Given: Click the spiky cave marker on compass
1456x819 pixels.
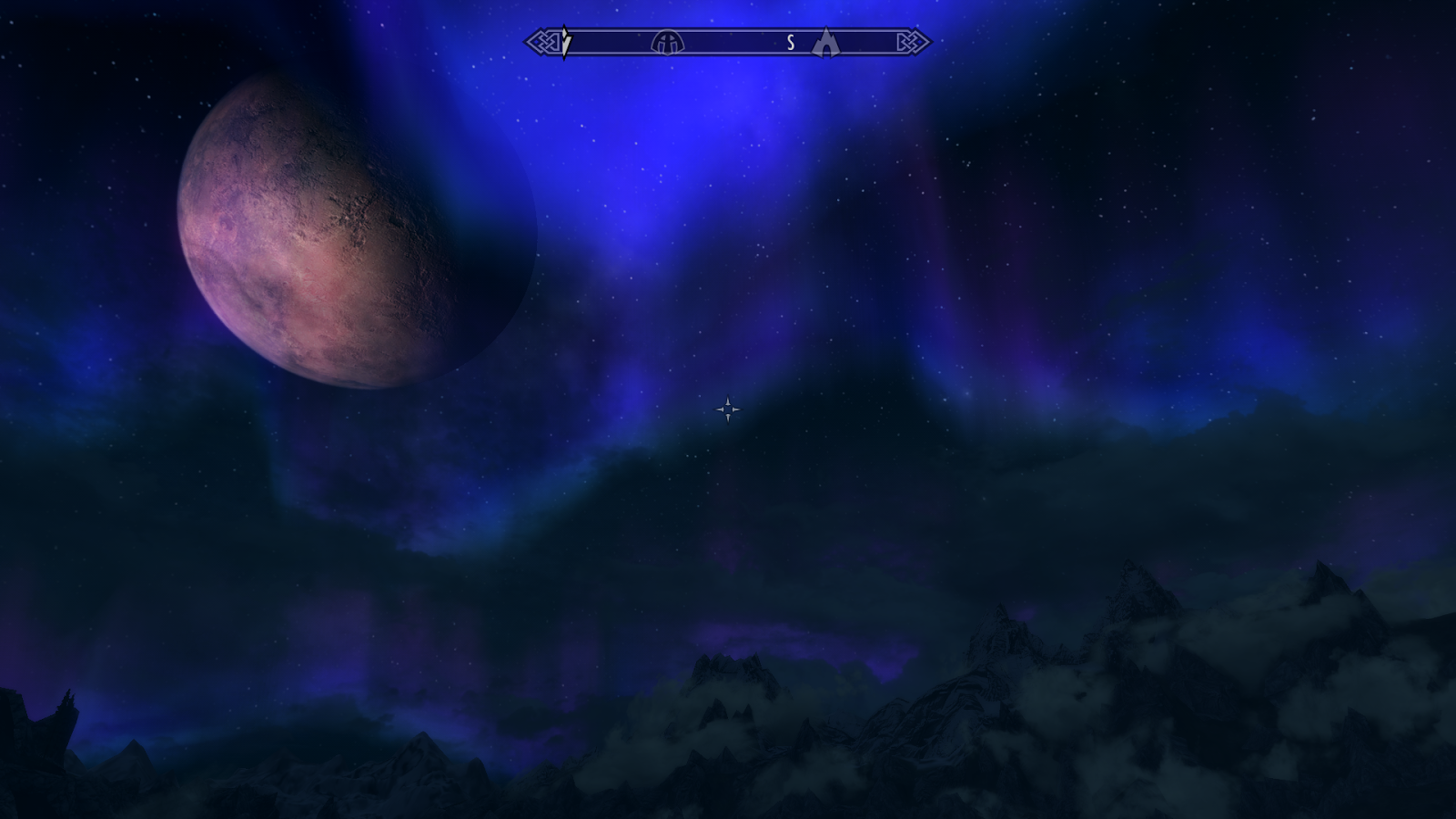Looking at the screenshot, I should click(x=824, y=42).
